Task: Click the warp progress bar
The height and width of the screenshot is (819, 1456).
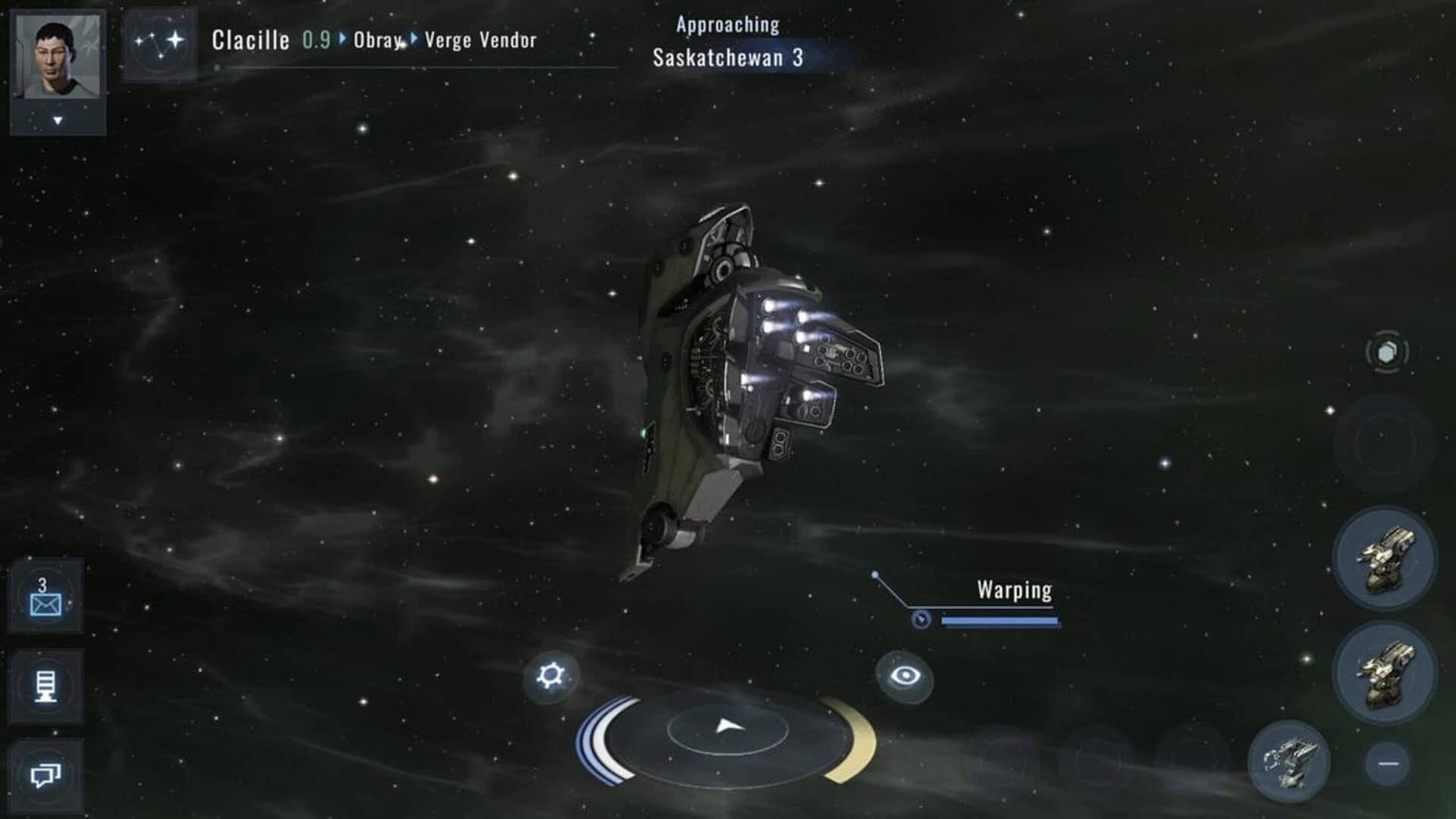Action: pyautogui.click(x=998, y=620)
